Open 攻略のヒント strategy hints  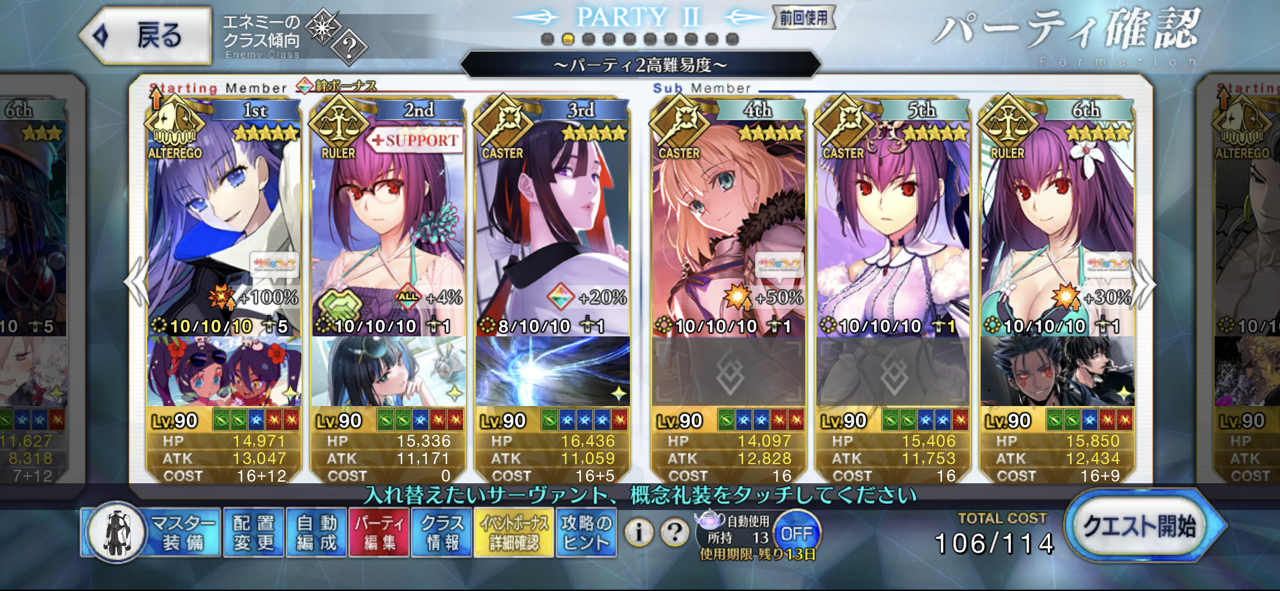tap(587, 533)
